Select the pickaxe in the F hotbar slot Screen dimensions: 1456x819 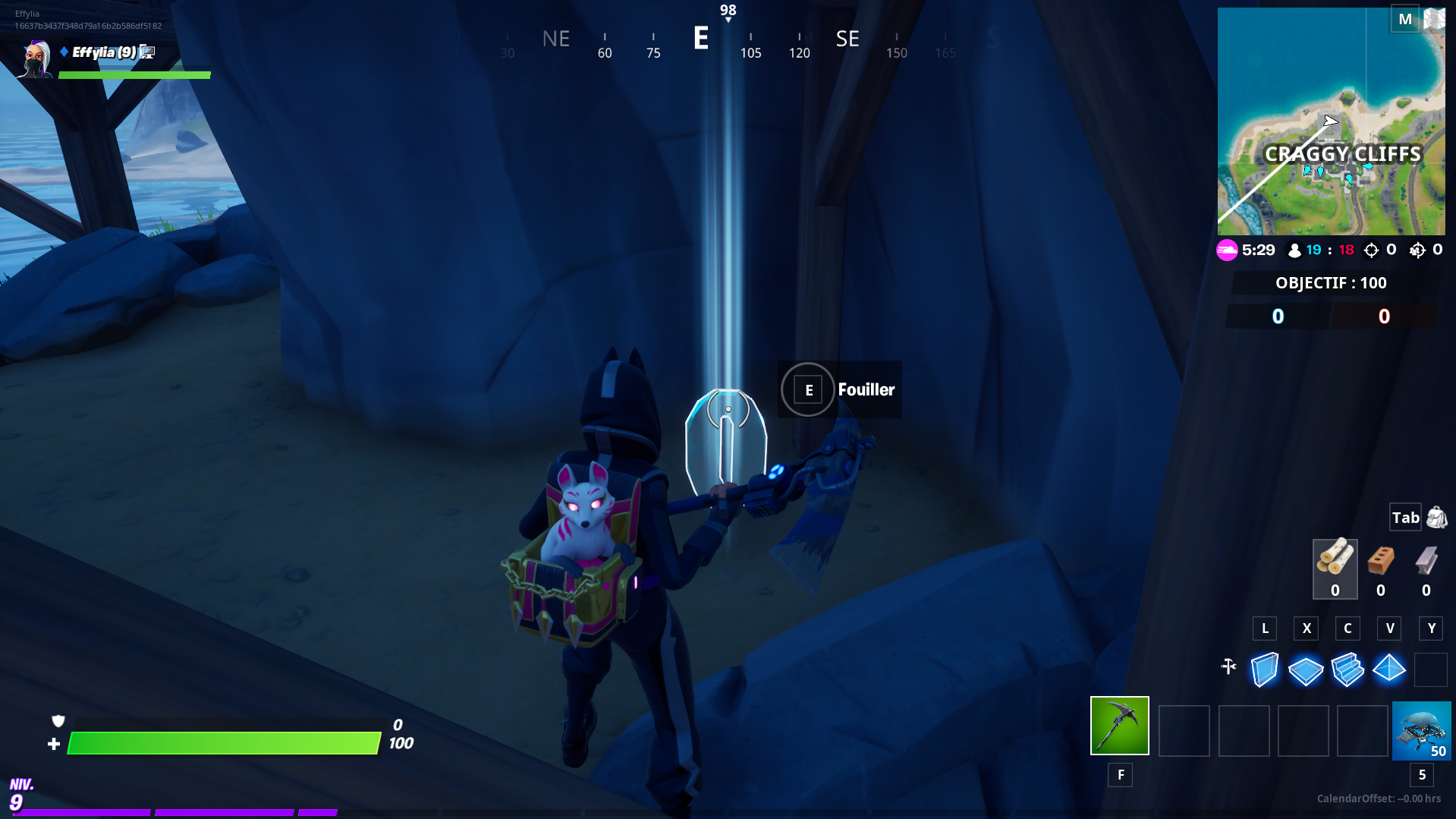[1119, 726]
